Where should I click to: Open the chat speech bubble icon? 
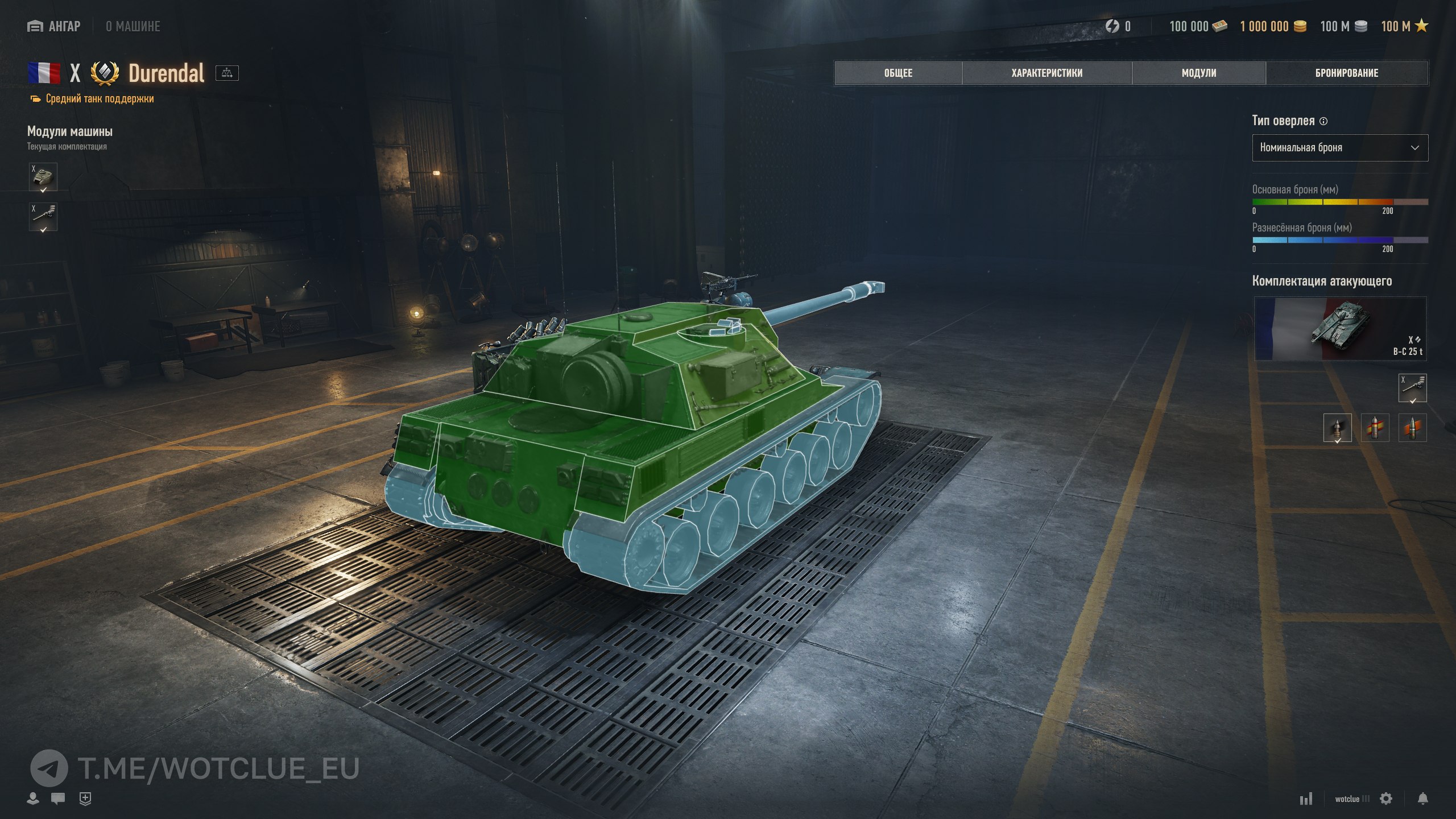coord(58,799)
